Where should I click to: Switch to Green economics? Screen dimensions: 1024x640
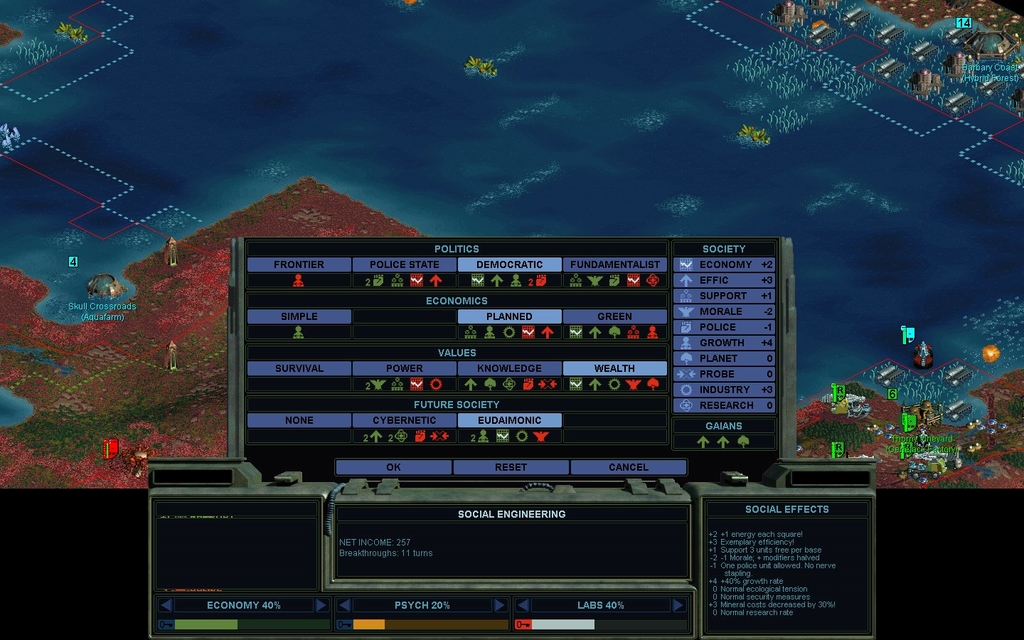(x=614, y=317)
